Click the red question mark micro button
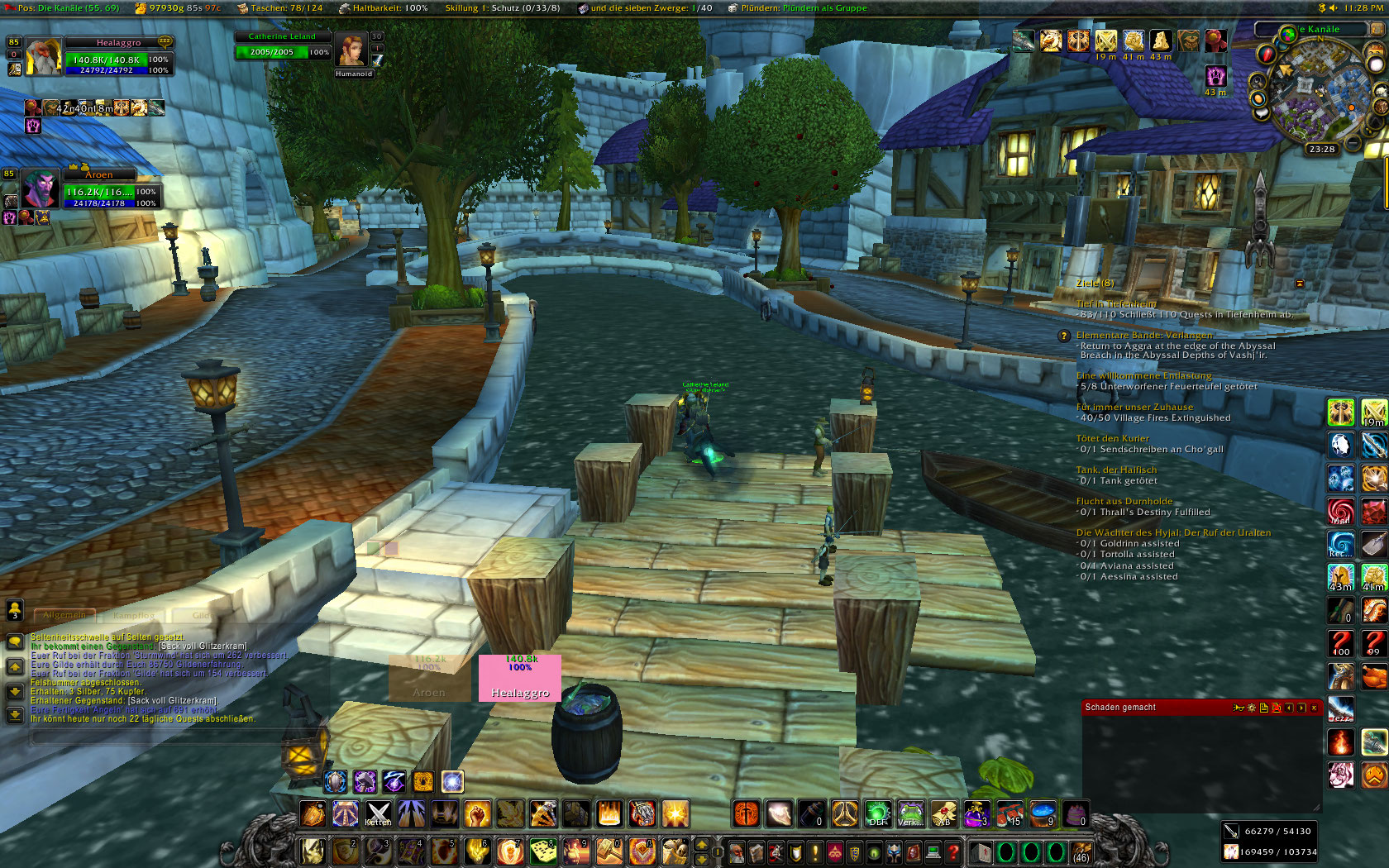This screenshot has width=1389, height=868. click(x=952, y=851)
